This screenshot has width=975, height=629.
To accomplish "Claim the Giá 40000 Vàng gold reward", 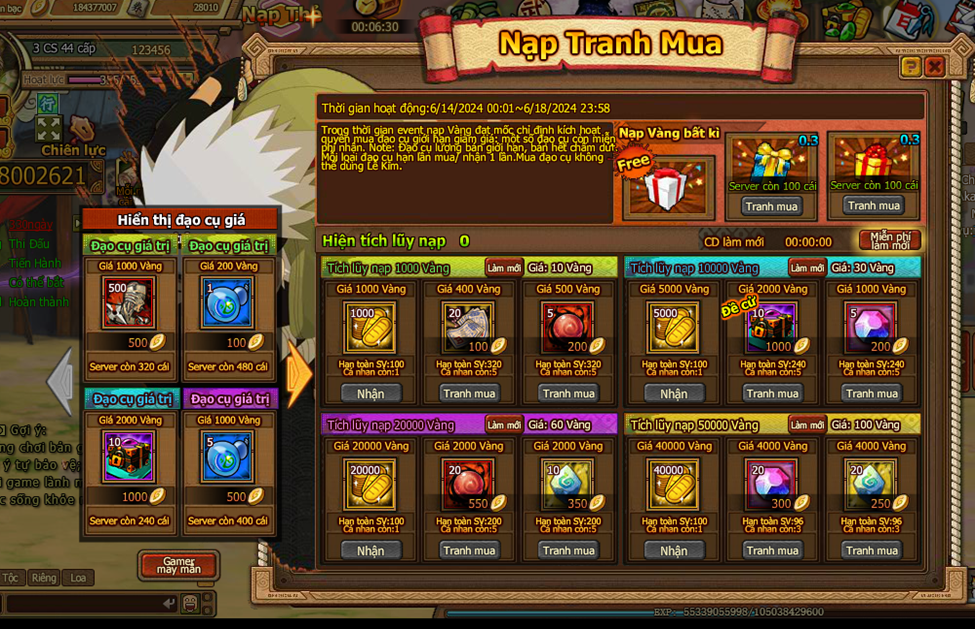I will pos(673,550).
